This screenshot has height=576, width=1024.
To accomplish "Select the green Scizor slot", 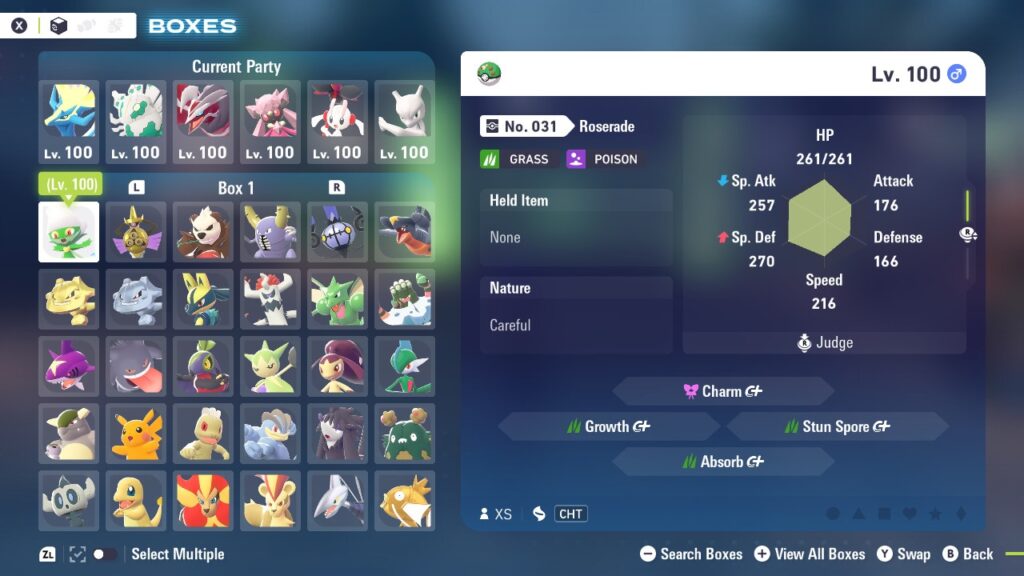I will click(337, 299).
